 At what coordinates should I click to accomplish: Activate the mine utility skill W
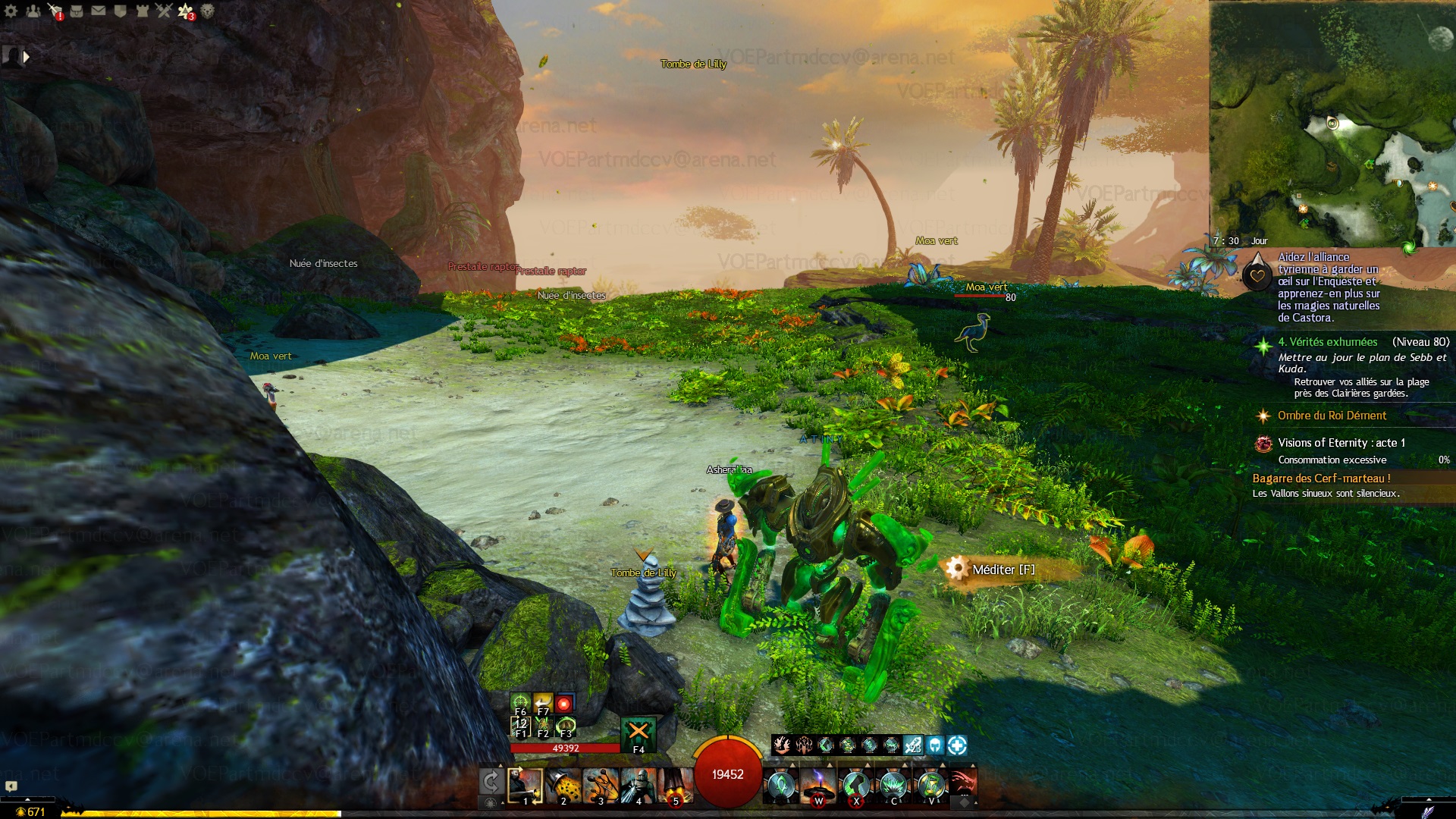coord(818,786)
